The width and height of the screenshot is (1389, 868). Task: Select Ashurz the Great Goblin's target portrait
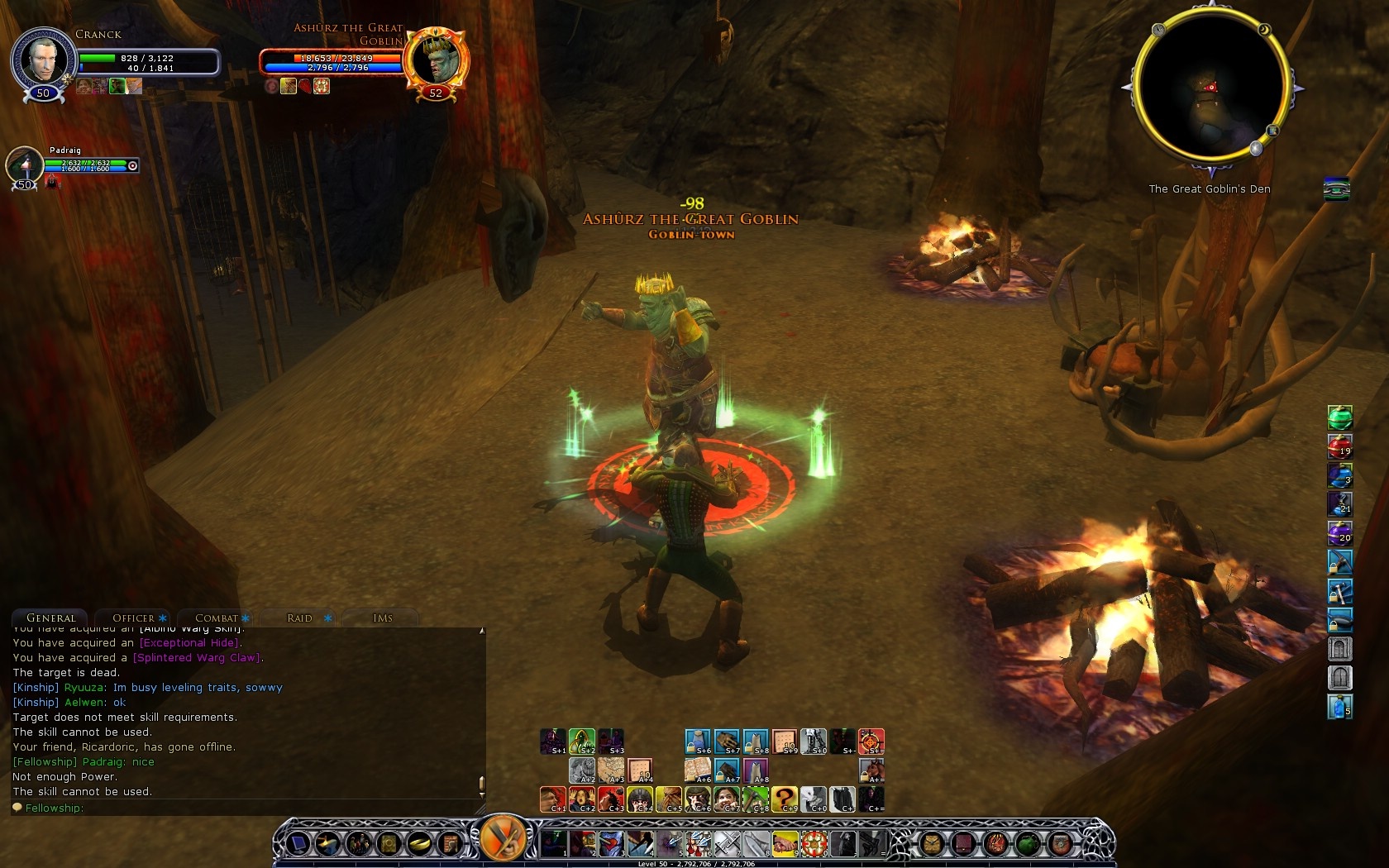point(437,59)
